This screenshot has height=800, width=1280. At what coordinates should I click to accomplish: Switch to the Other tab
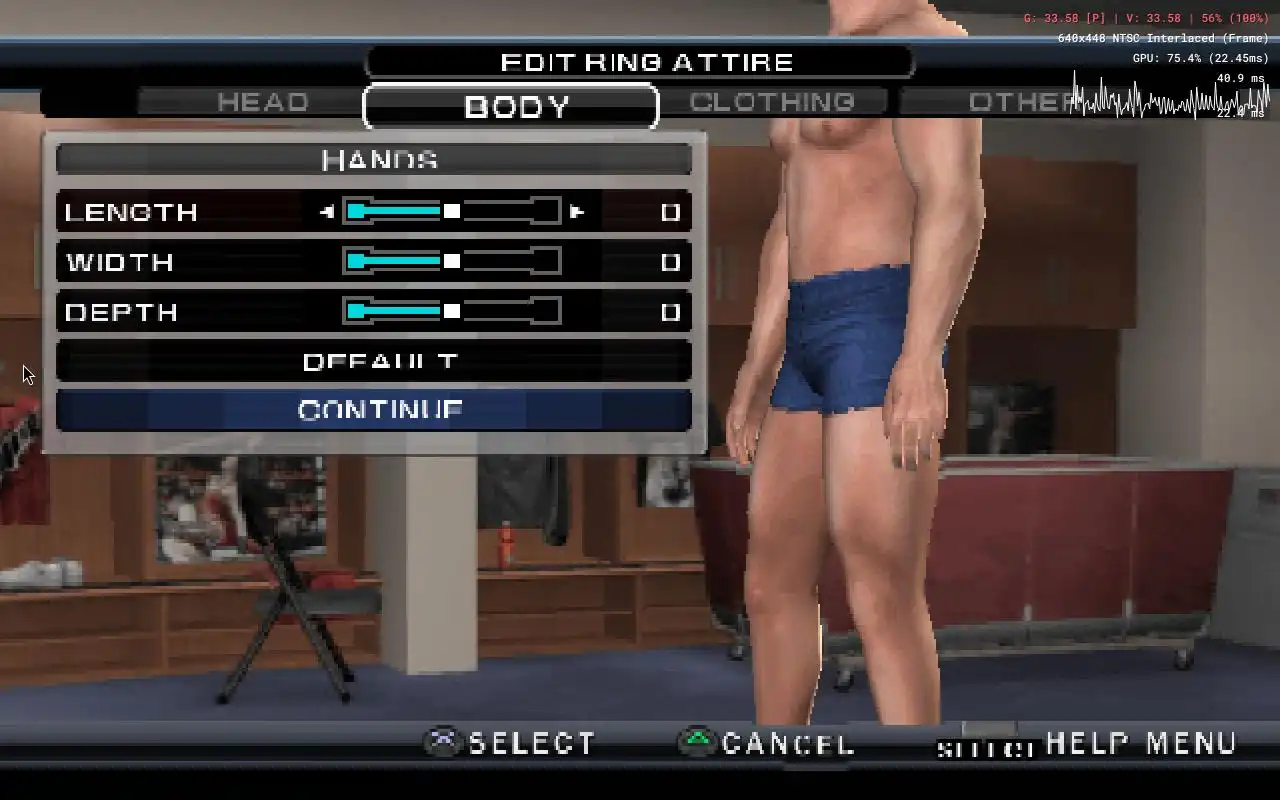pos(1010,102)
